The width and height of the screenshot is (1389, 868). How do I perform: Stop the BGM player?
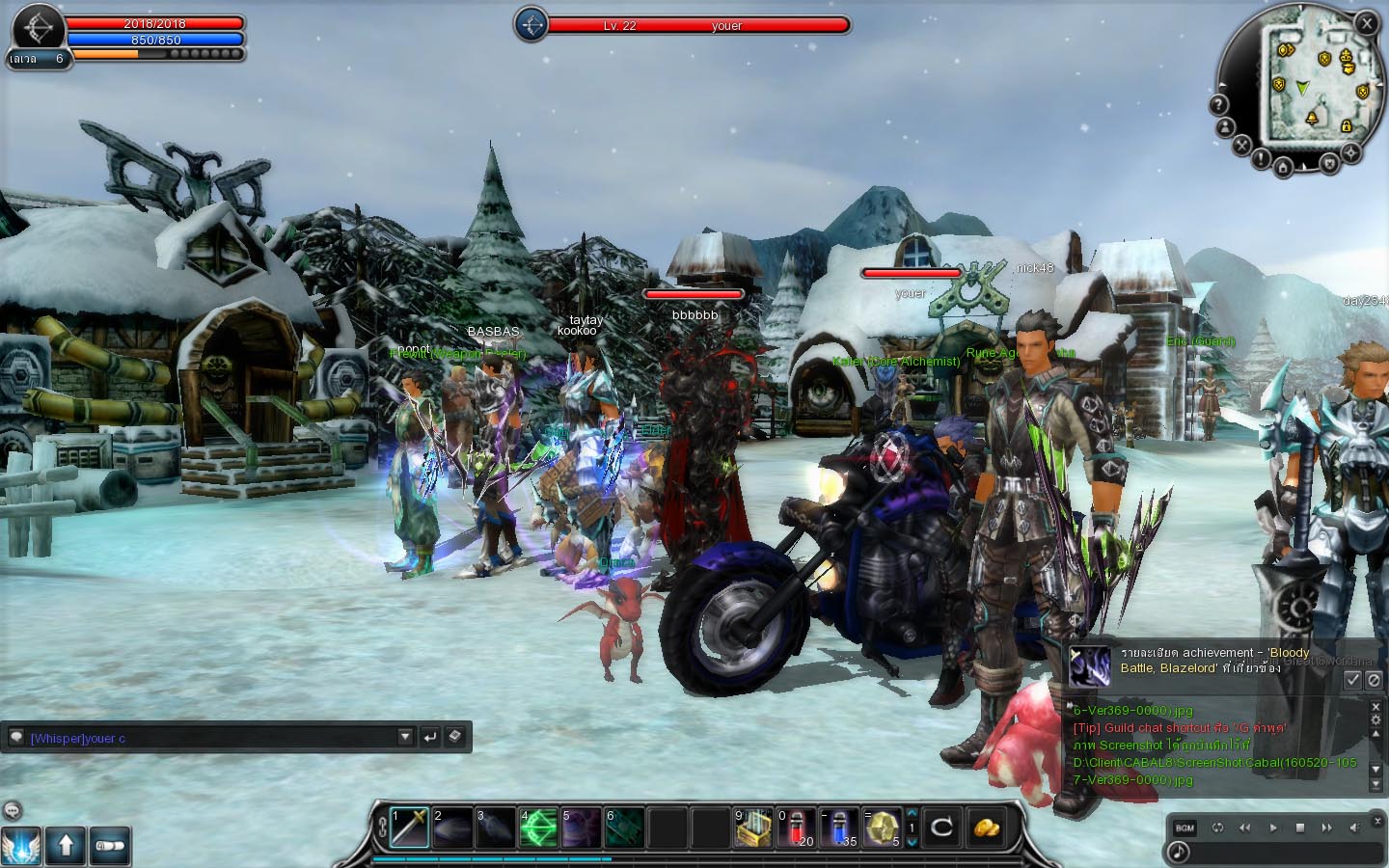pyautogui.click(x=1299, y=827)
